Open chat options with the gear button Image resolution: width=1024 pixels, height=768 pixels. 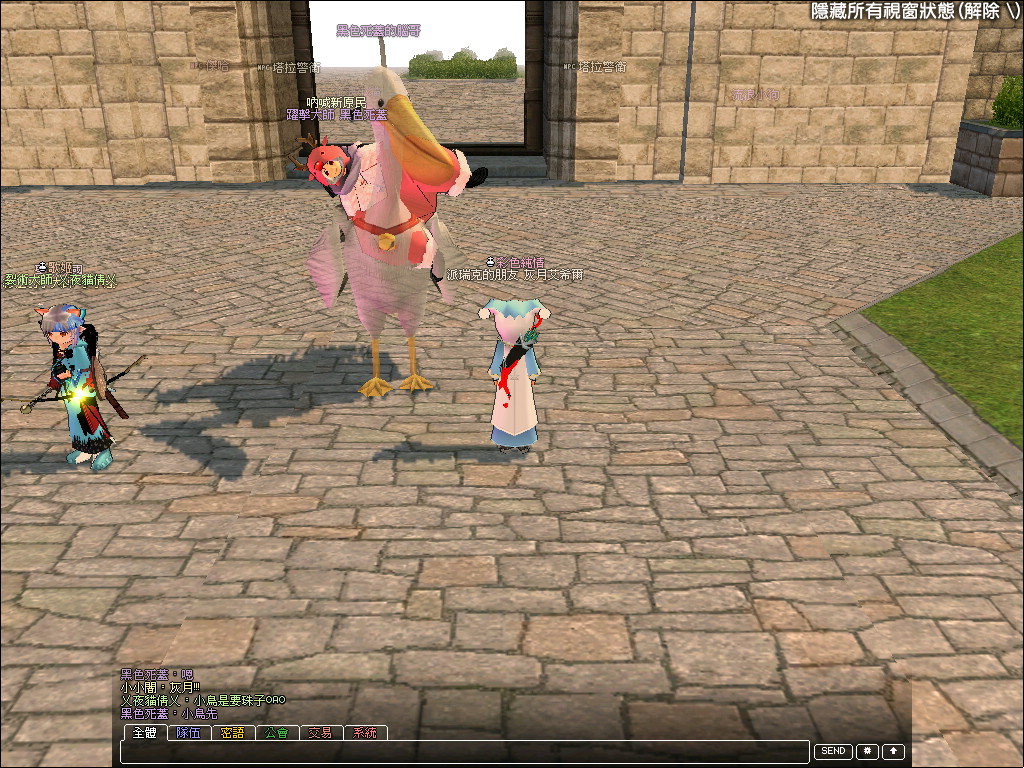click(x=867, y=751)
